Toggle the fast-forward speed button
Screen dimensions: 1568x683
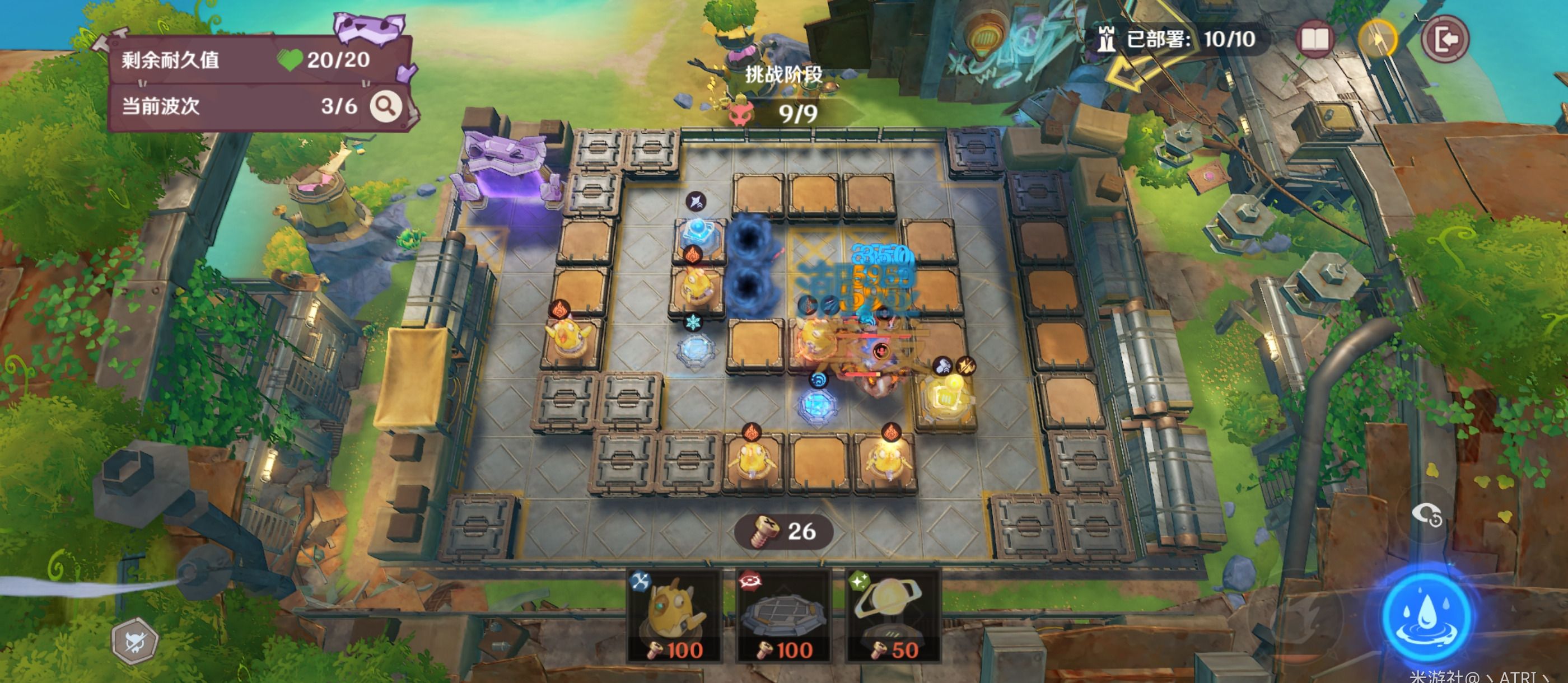click(1378, 40)
